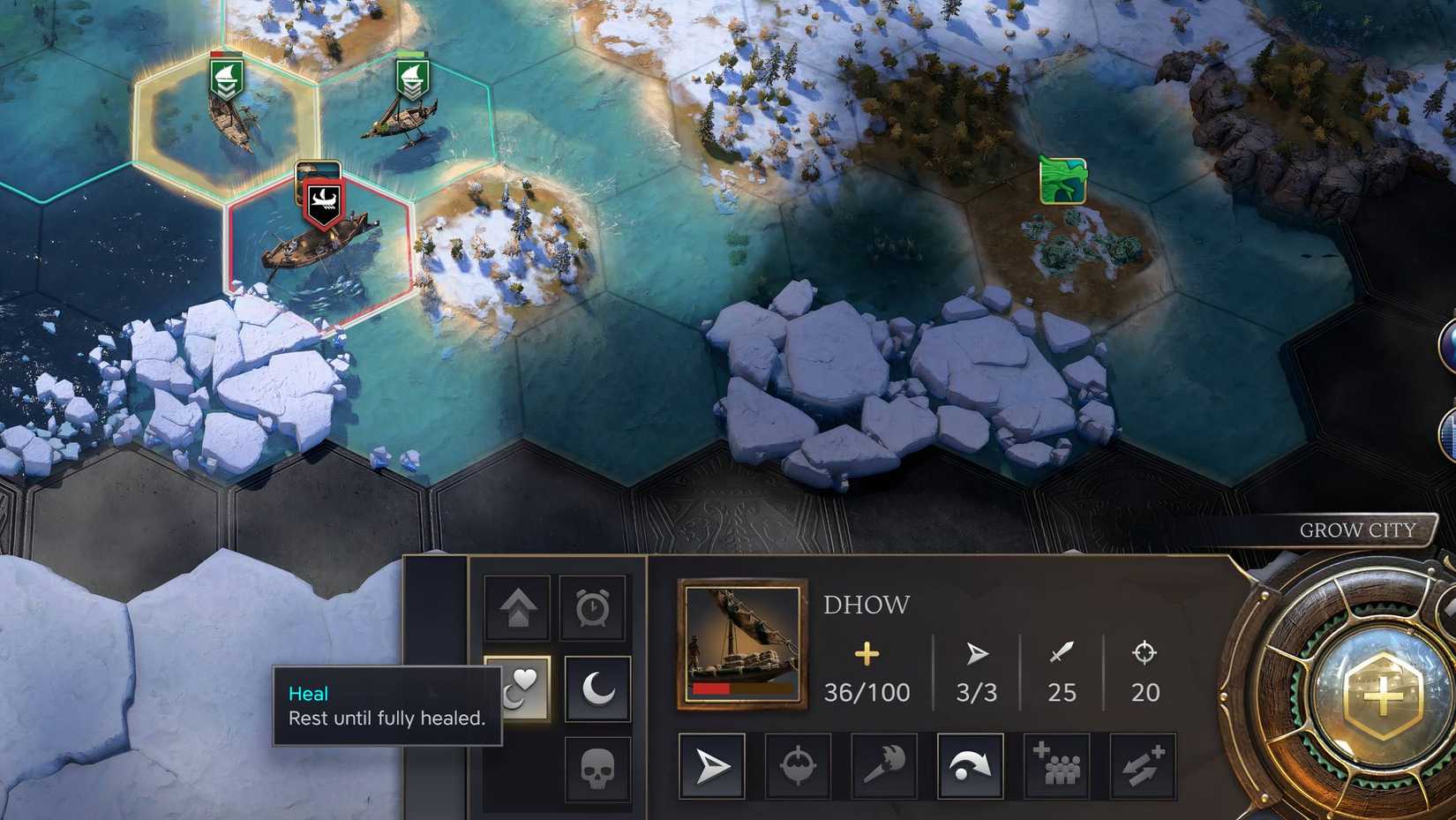The height and width of the screenshot is (820, 1456).
Task: Open the ranged attack targeting icon
Action: pos(796,765)
